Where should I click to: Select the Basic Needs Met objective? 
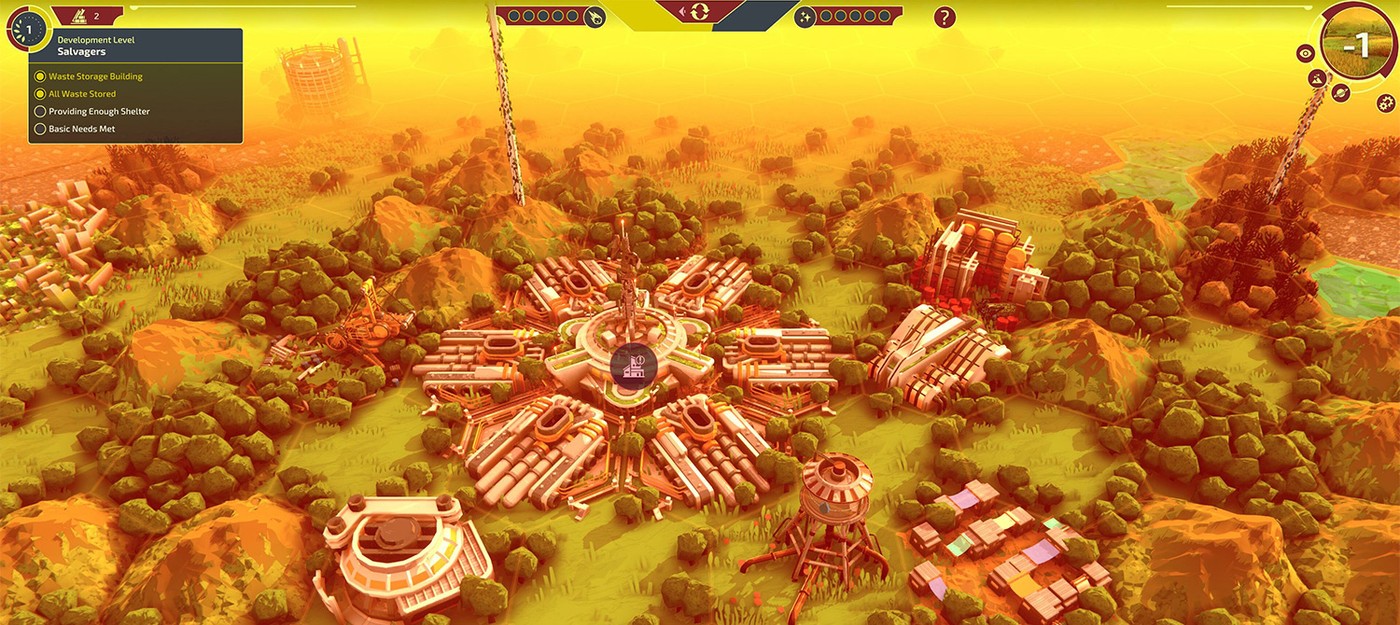(x=83, y=129)
